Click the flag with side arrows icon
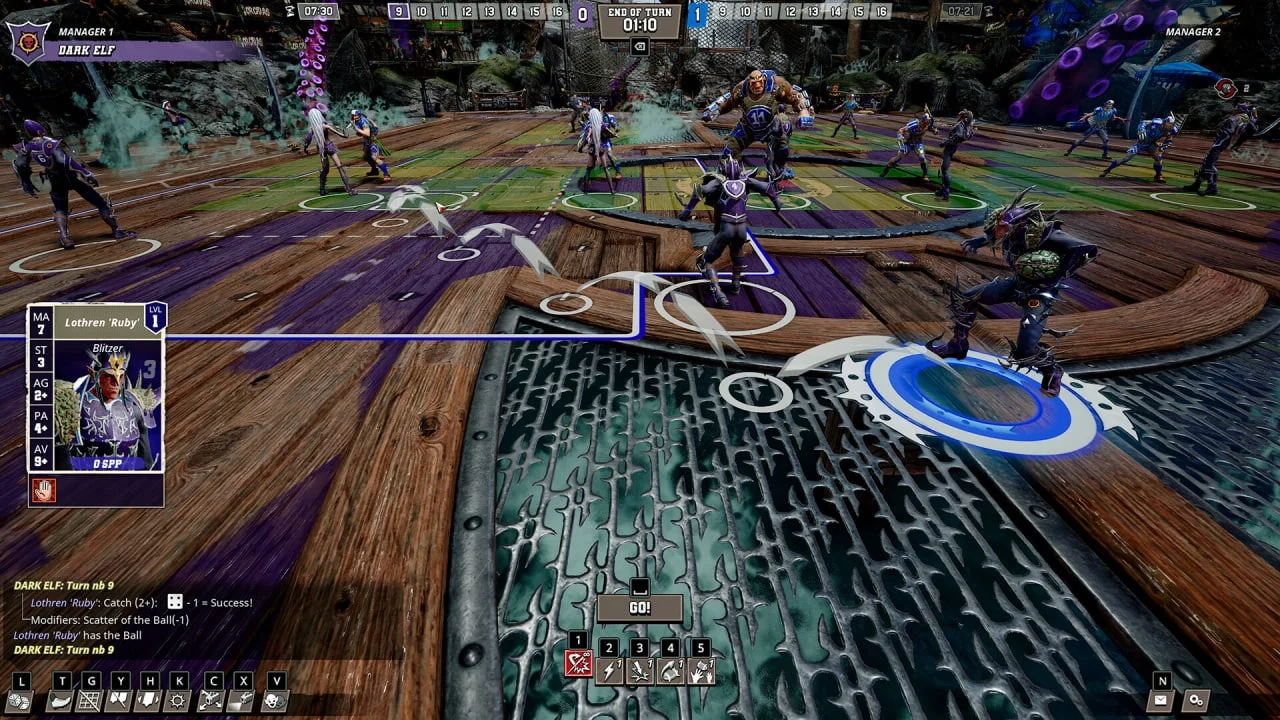This screenshot has width=1280, height=720. point(150,701)
